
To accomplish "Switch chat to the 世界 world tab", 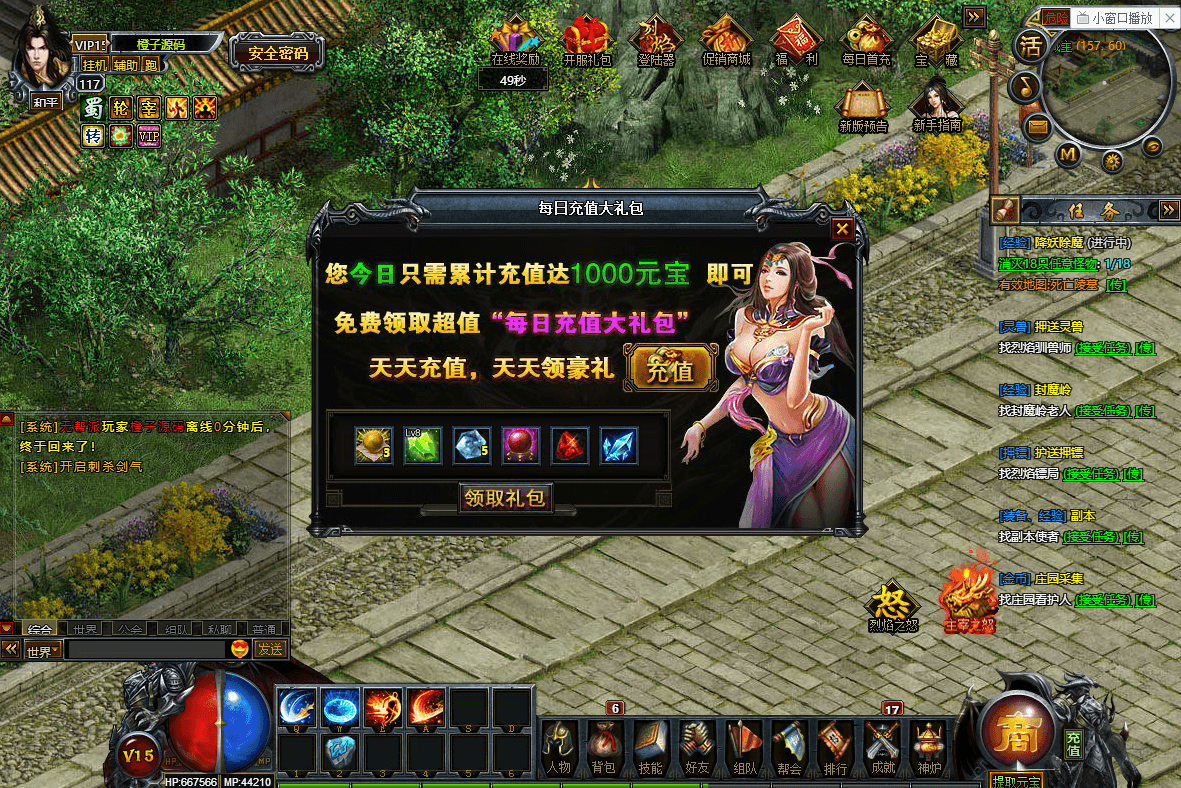I will click(85, 629).
